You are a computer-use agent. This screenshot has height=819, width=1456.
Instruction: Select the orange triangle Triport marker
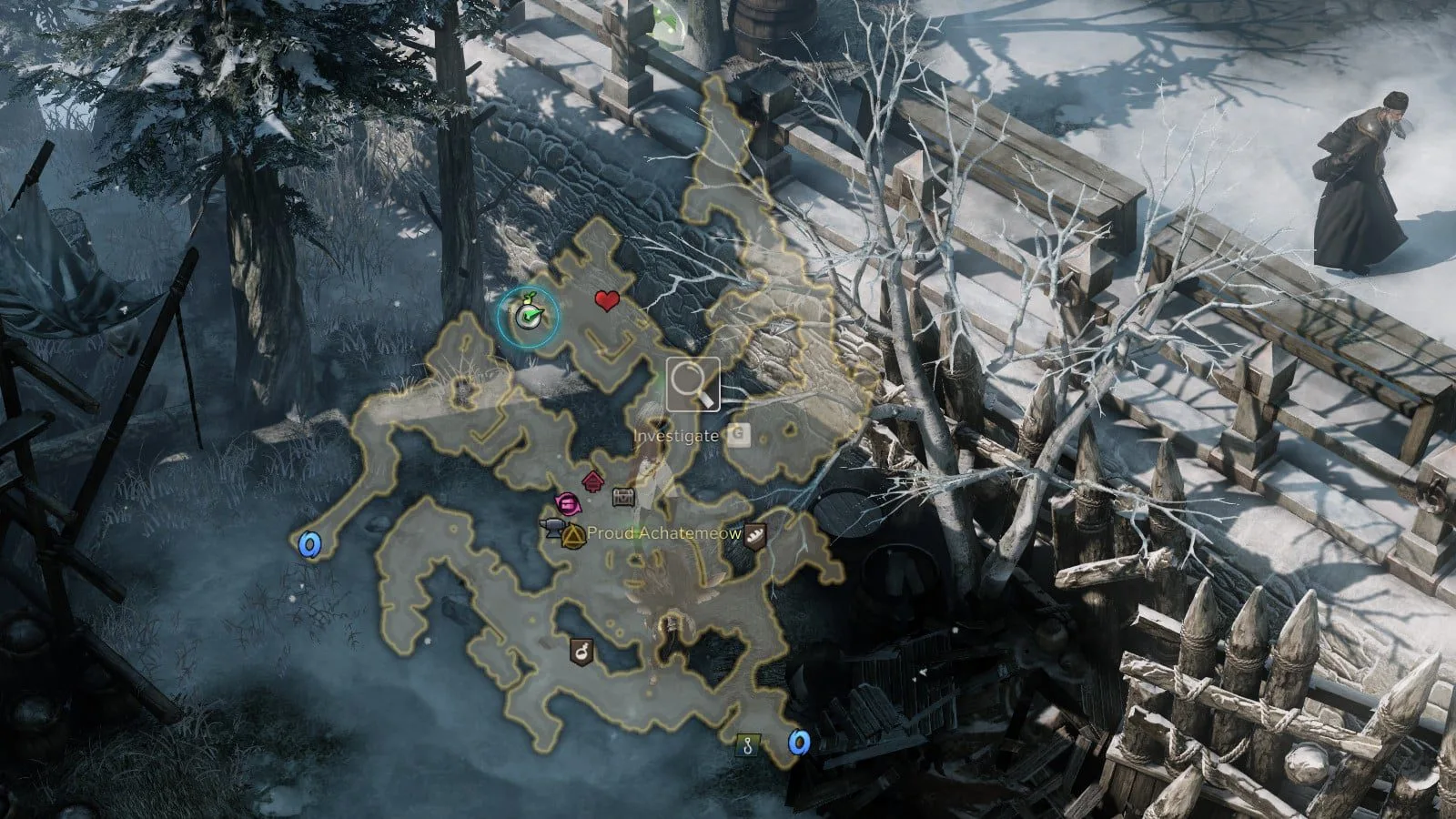click(573, 534)
